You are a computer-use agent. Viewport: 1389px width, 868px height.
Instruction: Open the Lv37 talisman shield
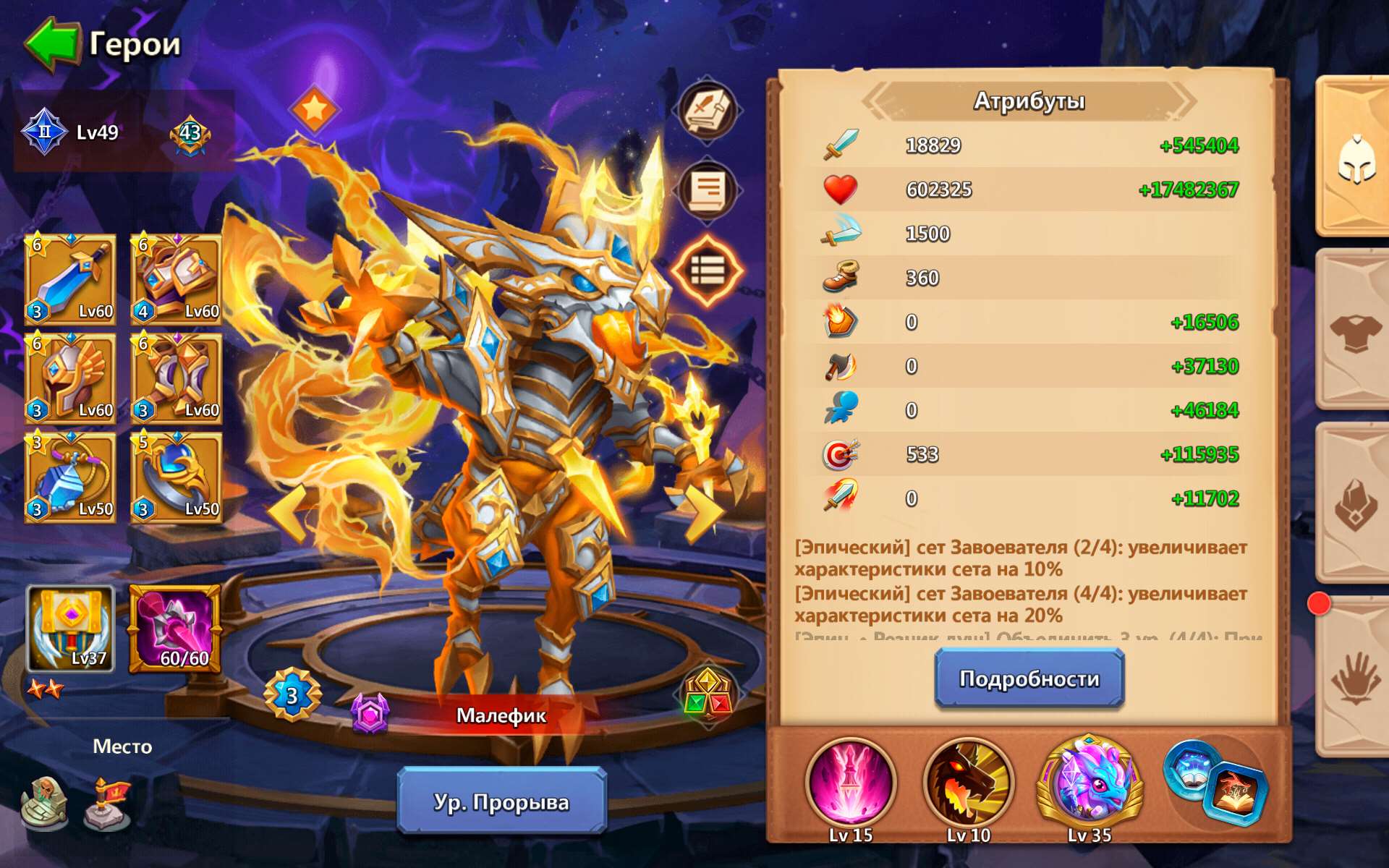(x=70, y=629)
